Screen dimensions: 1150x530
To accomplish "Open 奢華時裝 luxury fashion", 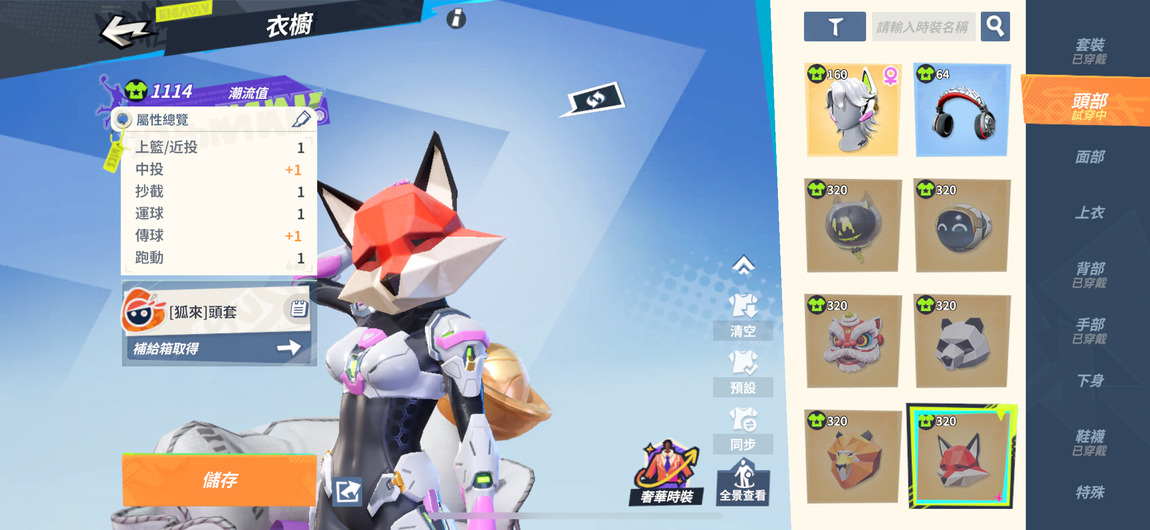I will 666,474.
